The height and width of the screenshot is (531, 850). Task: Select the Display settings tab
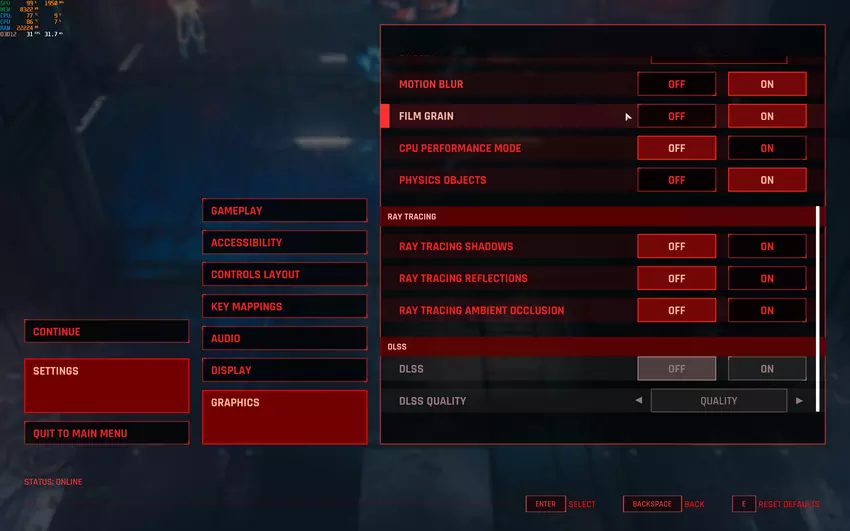[x=284, y=371]
